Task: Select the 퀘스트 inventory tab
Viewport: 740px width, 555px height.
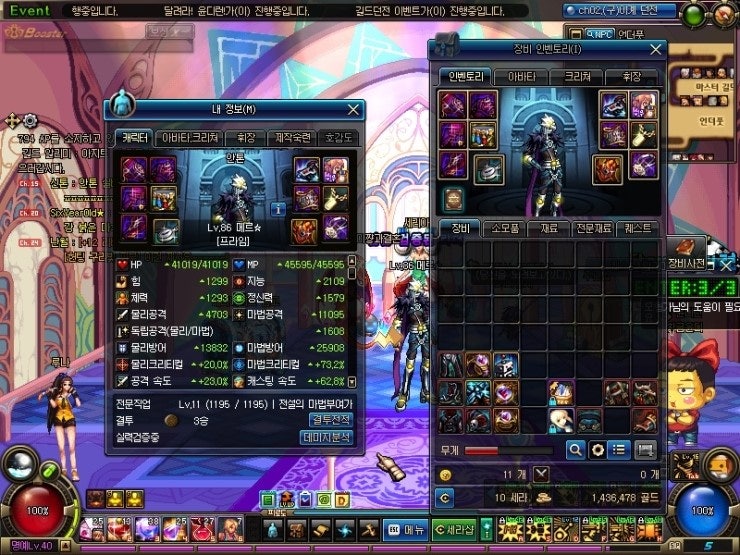Action: [636, 229]
